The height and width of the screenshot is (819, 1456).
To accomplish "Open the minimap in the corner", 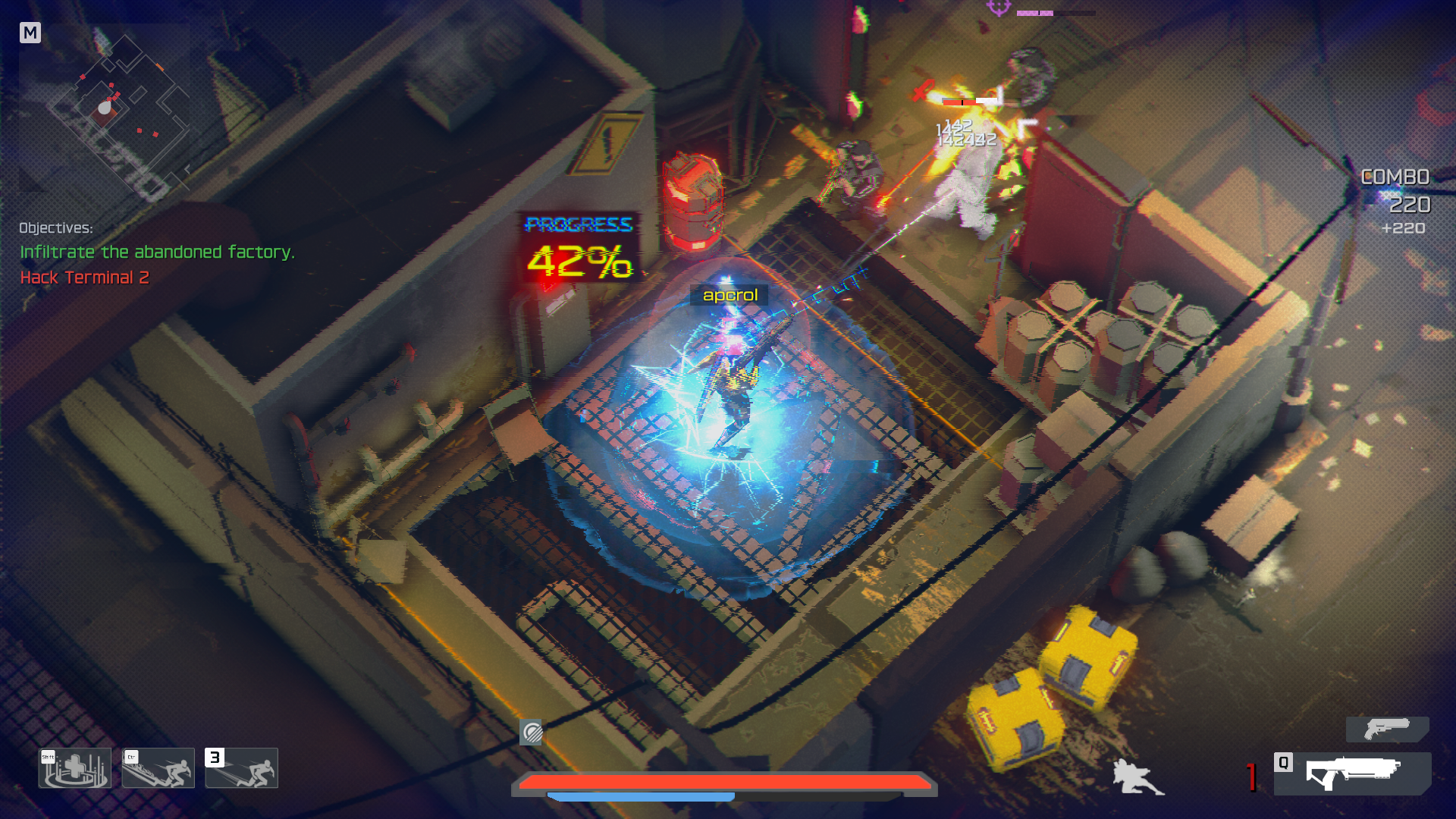I will (105, 110).
